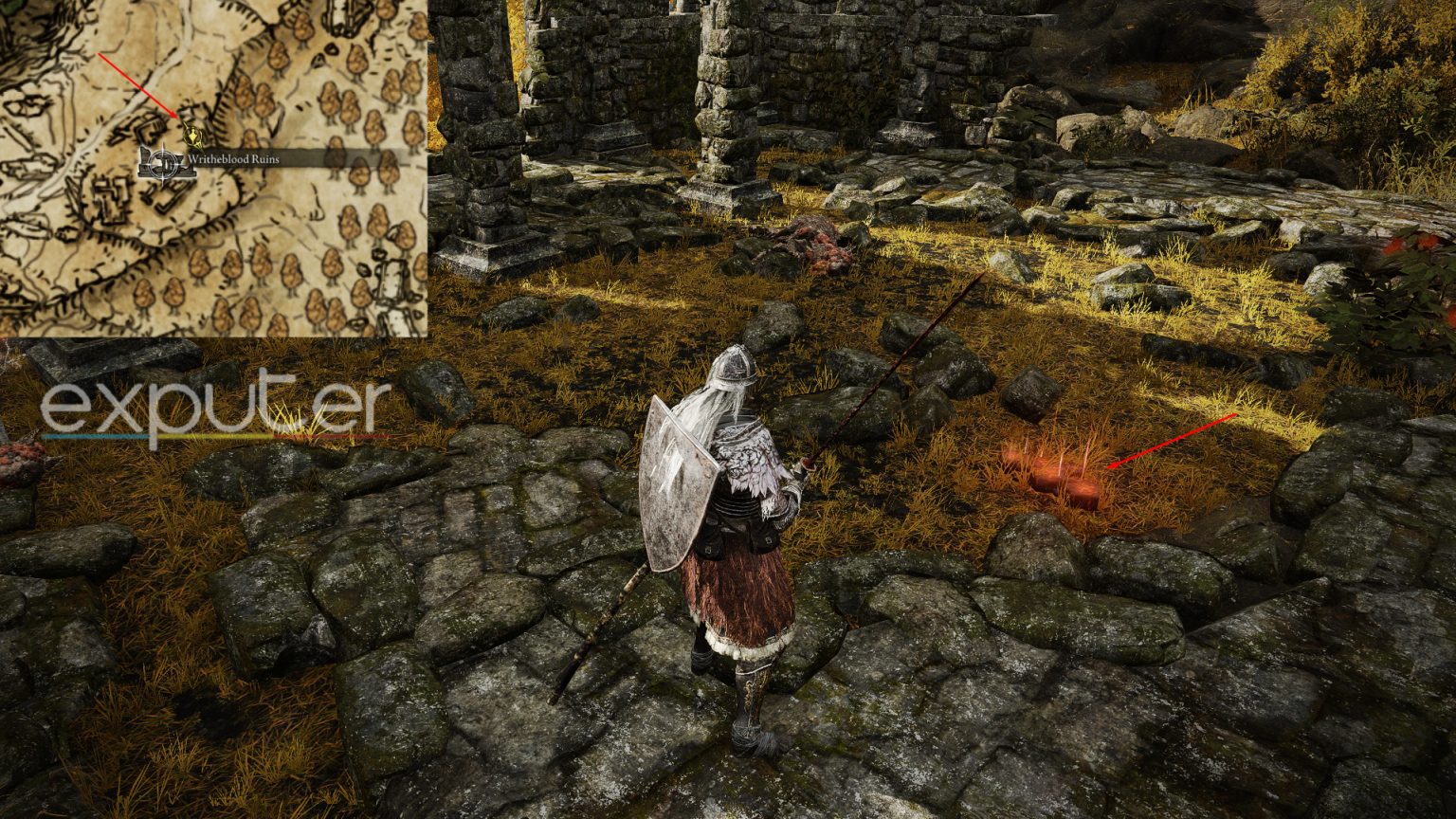This screenshot has width=1456, height=819.
Task: Click the yellow player marker on the minimap
Action: point(192,137)
